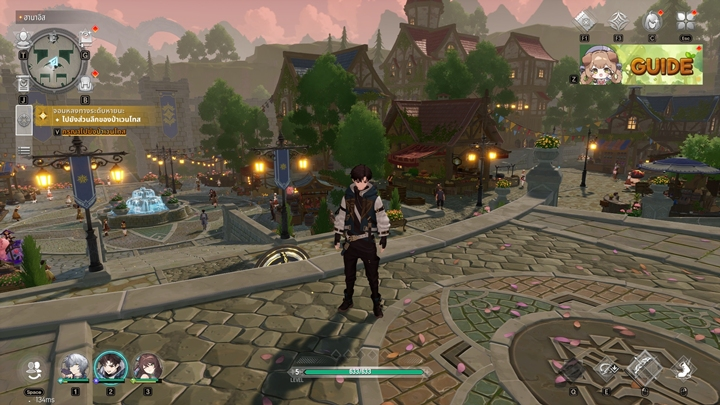Activate the dash skill at the bottom right

coord(684,368)
